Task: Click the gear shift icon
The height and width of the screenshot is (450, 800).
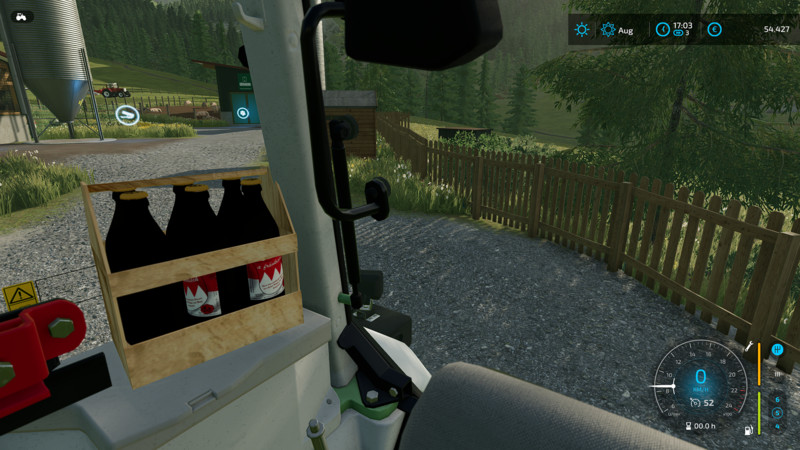Action: point(776,349)
